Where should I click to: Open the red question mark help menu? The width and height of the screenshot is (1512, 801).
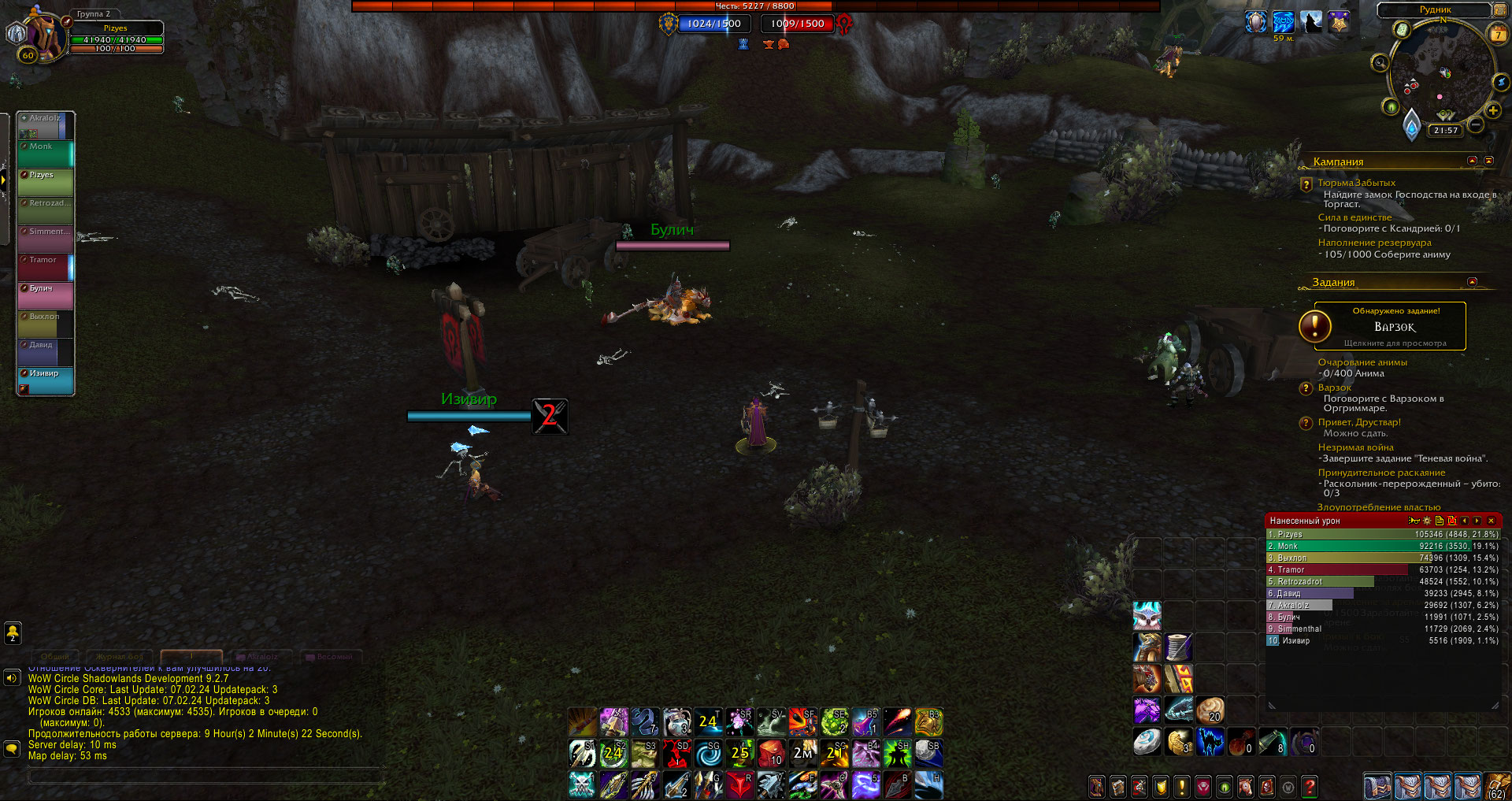tap(1310, 786)
